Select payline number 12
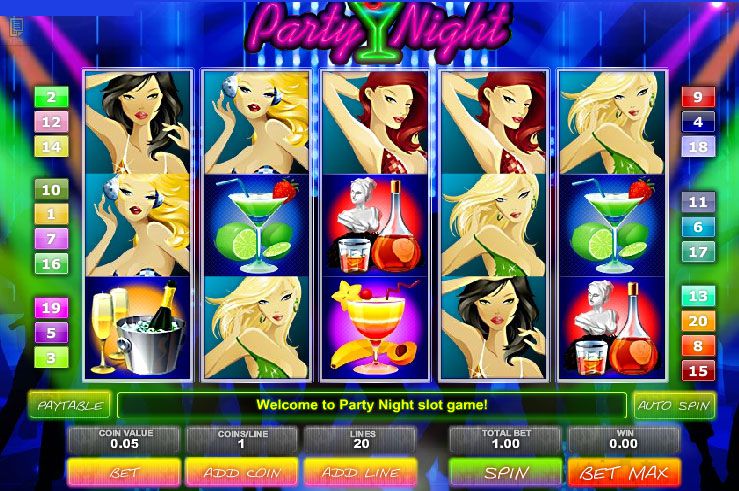Image resolution: width=739 pixels, height=491 pixels. point(51,122)
